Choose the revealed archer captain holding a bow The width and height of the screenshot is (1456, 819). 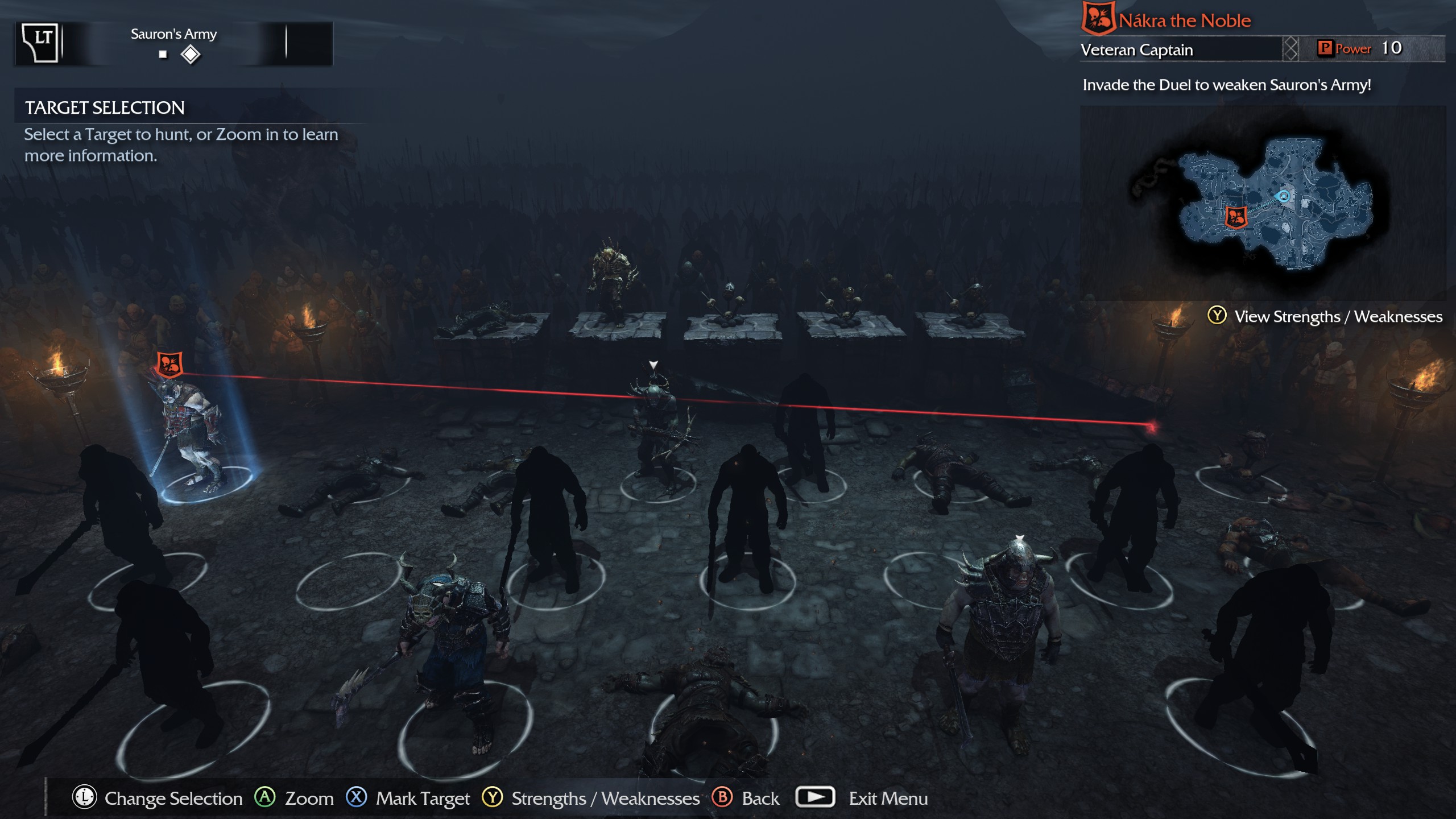pyautogui.click(x=657, y=427)
